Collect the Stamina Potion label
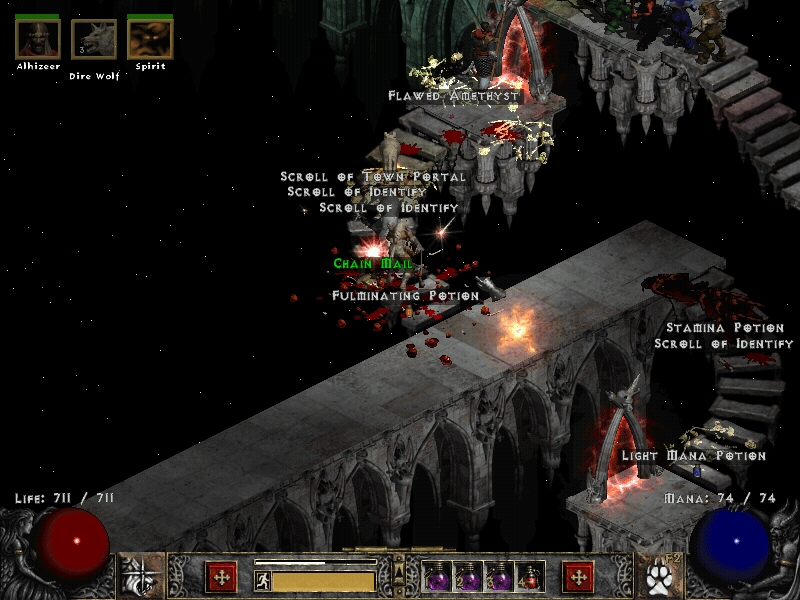 pos(725,328)
